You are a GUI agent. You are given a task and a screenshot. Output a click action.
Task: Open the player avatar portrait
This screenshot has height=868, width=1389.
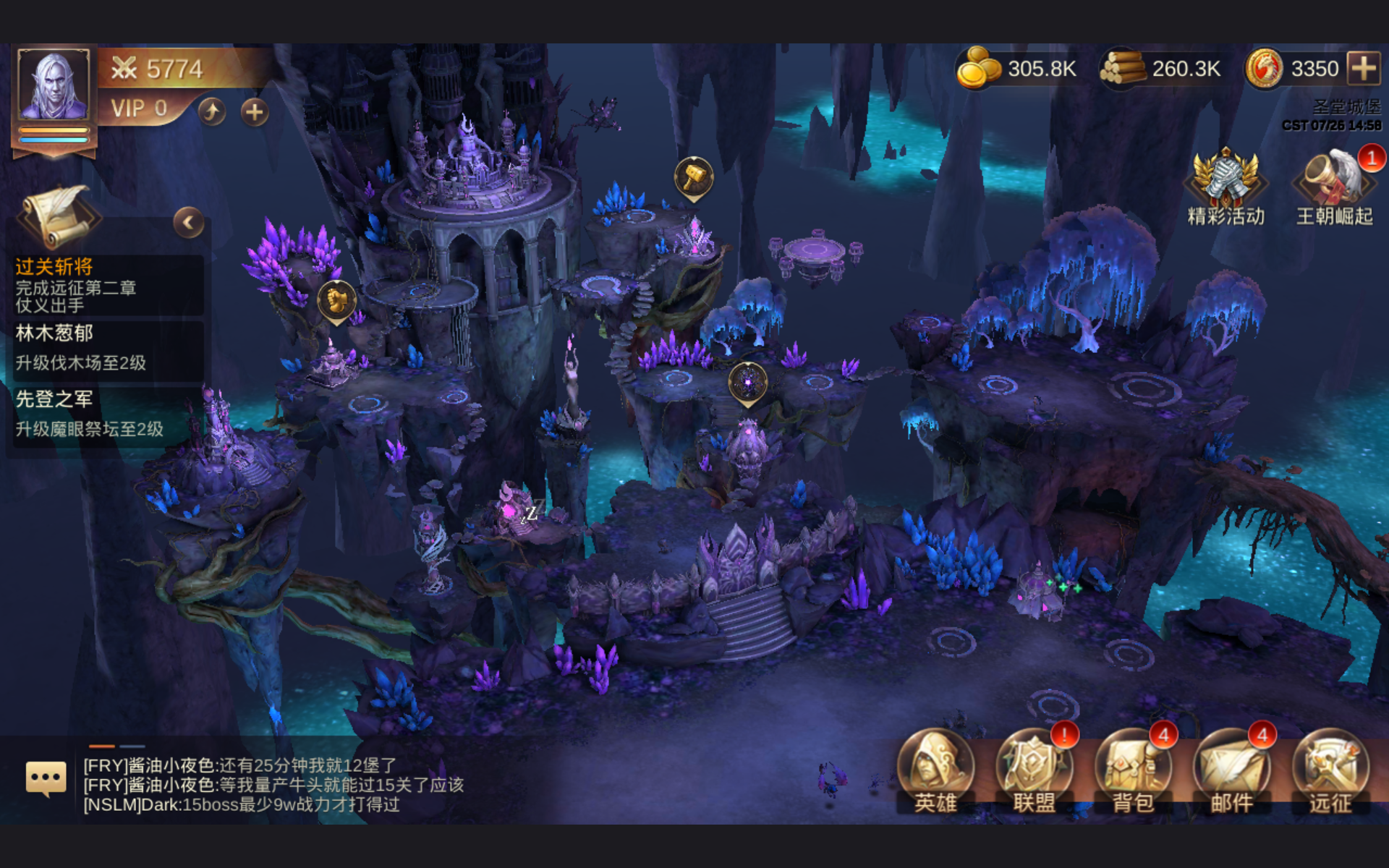coord(54,86)
